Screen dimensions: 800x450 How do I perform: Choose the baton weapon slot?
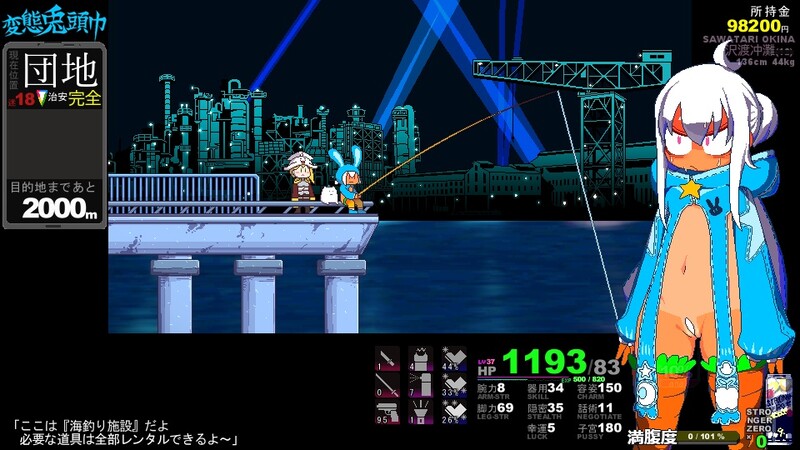point(388,386)
